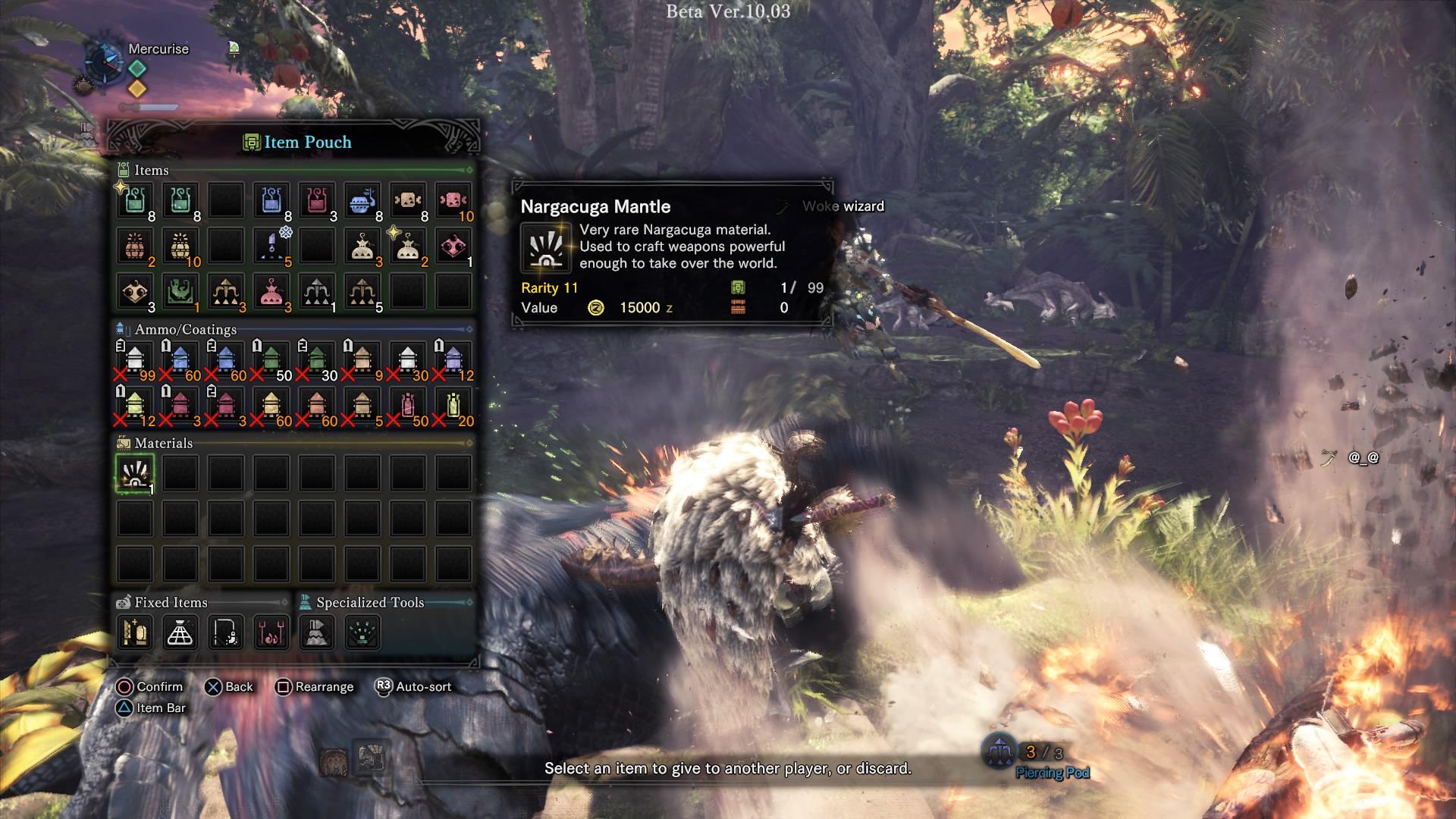The image size is (1456, 819).
Task: Click the weapon sharpness gauge under the minimap
Action: tap(149, 108)
